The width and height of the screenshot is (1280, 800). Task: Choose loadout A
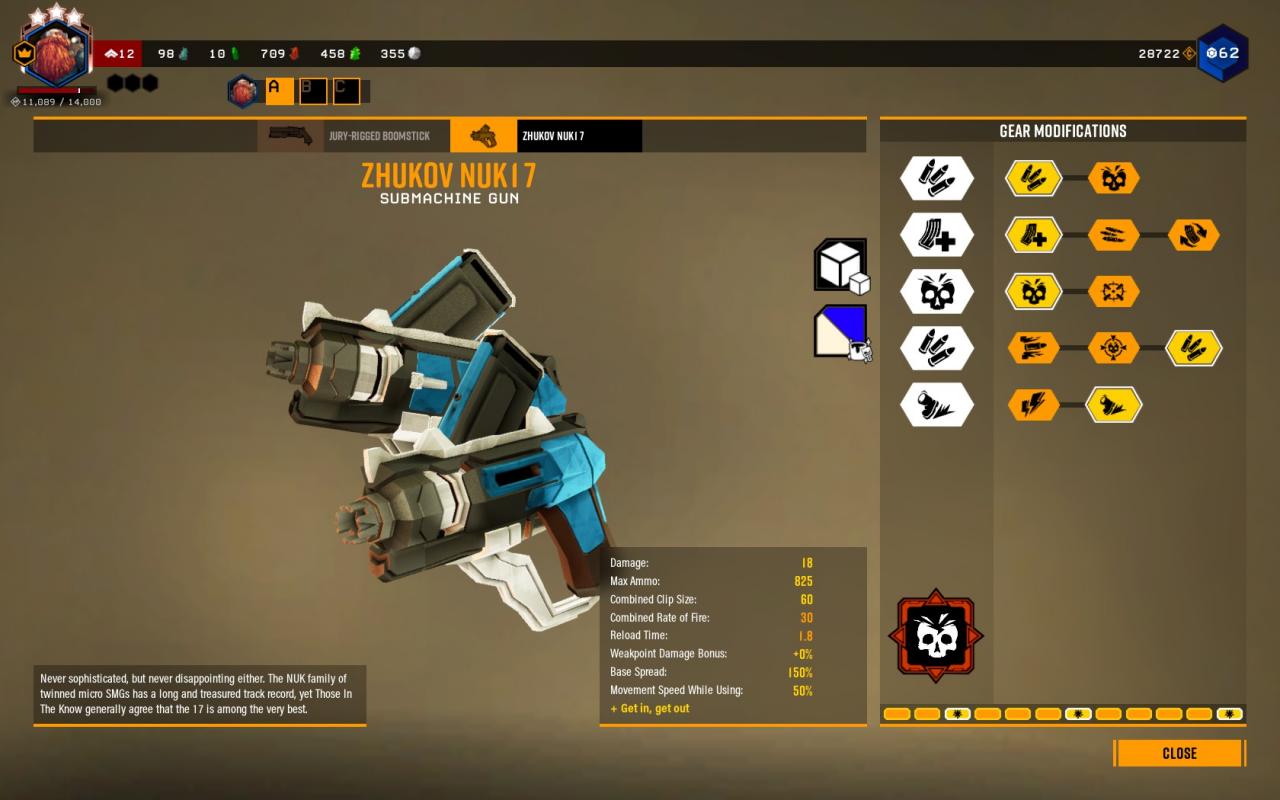pos(279,91)
